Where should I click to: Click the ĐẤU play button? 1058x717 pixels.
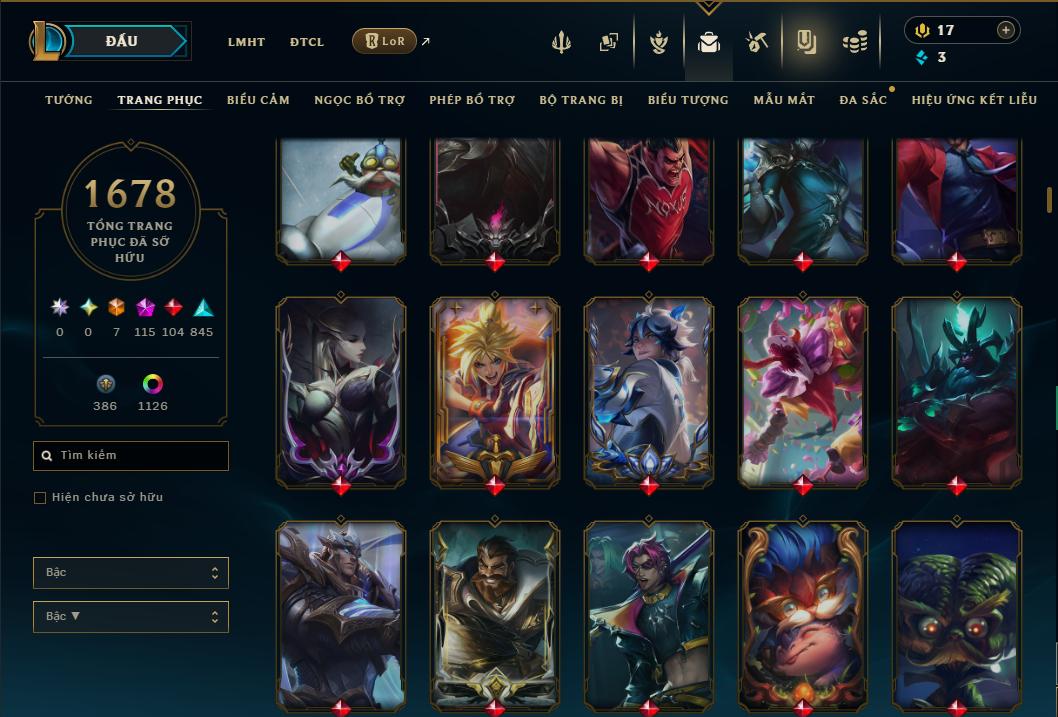point(122,41)
